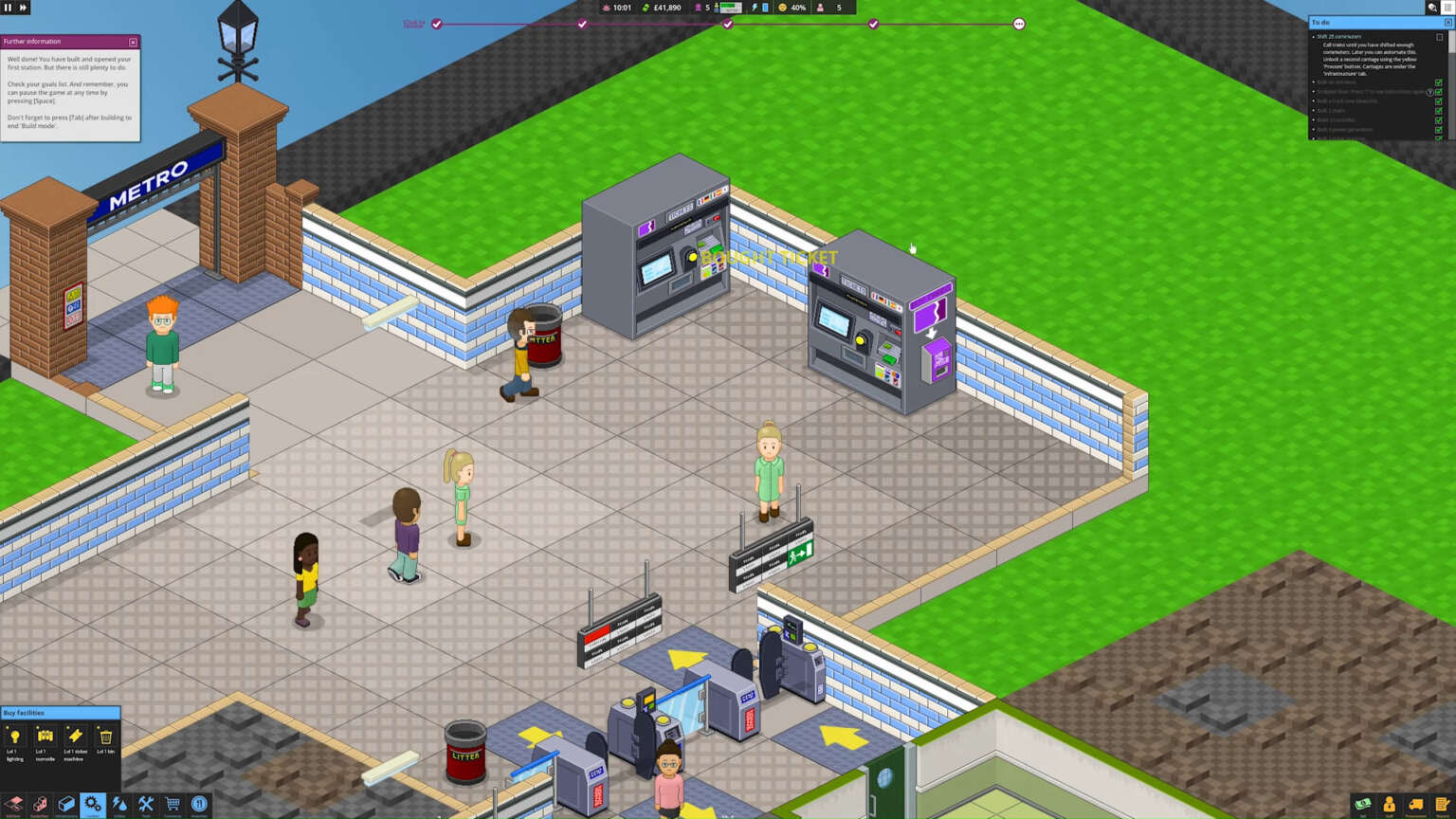1456x819 pixels.
Task: Open the Utilities lightning-and-water toolbar icon
Action: click(x=118, y=805)
